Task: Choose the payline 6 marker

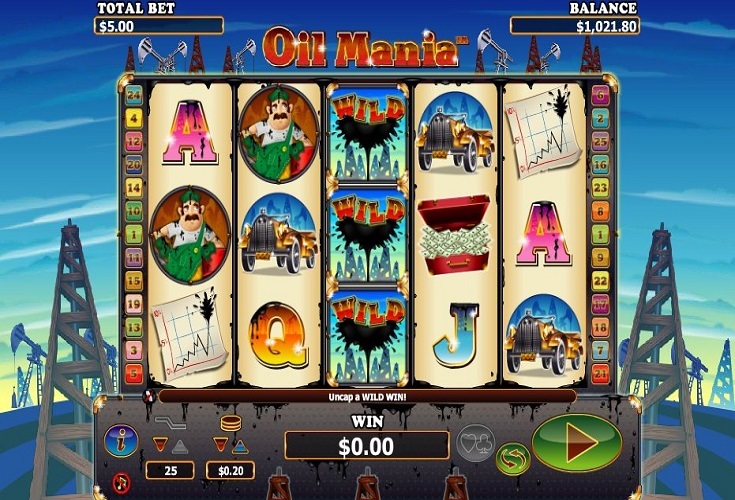Action: pos(601,96)
